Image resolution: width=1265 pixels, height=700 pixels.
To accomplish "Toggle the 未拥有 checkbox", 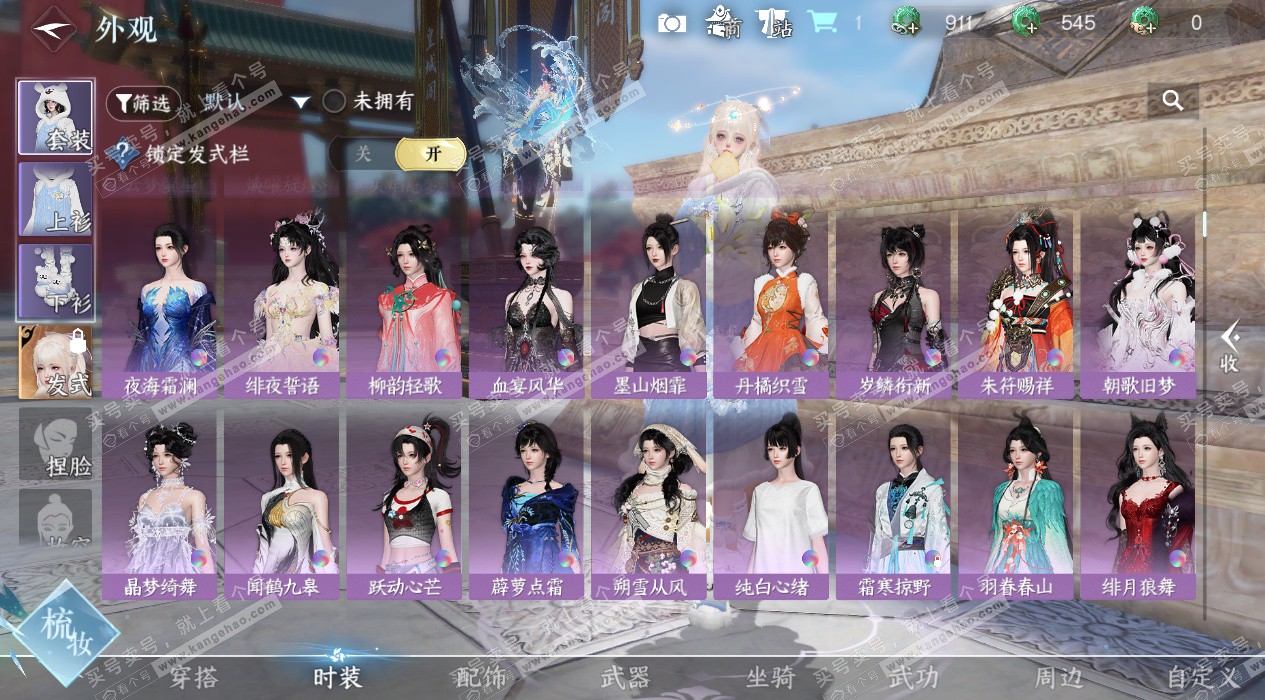I will point(335,101).
